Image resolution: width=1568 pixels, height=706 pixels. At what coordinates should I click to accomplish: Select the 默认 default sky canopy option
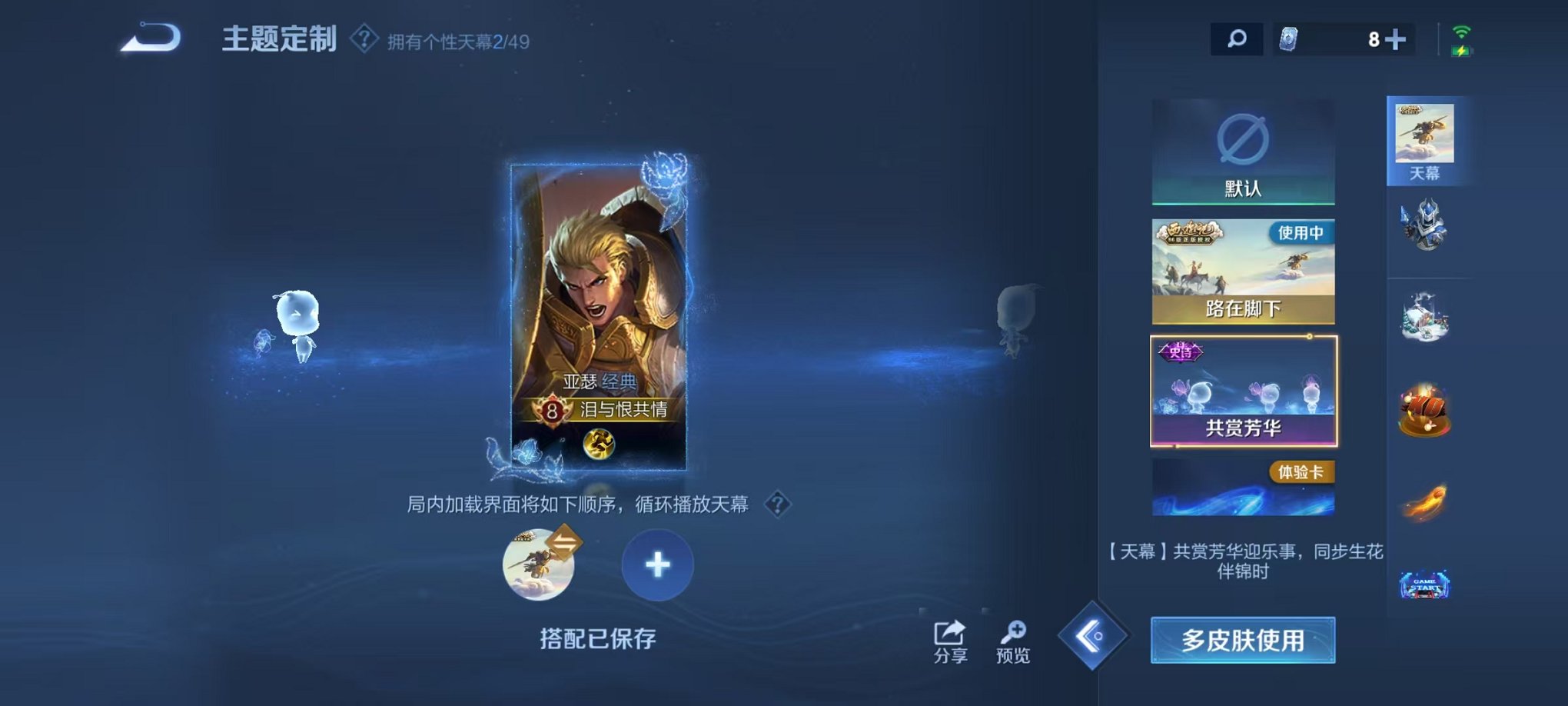[1243, 150]
